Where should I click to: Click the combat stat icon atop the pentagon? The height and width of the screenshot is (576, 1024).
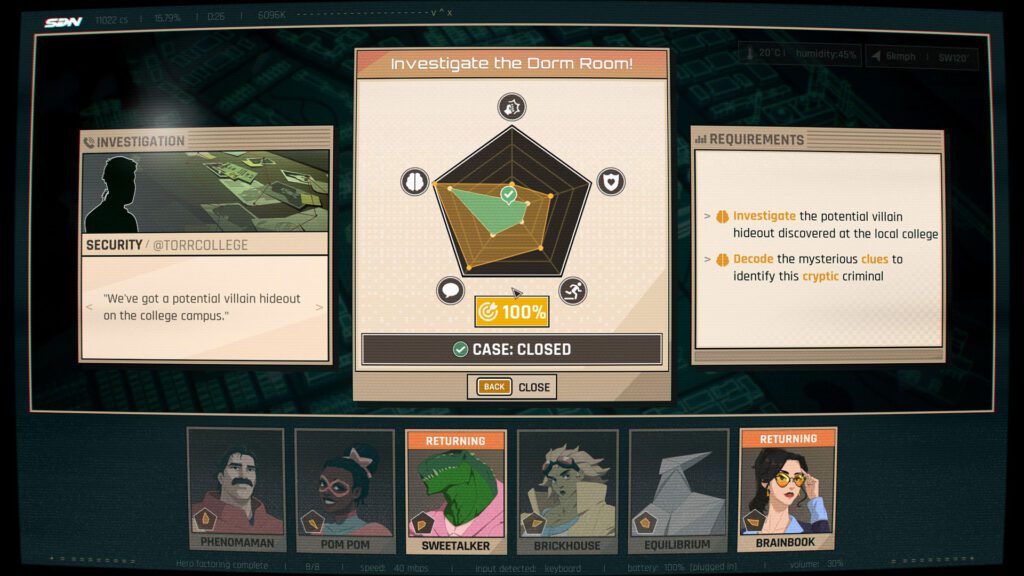click(x=511, y=107)
